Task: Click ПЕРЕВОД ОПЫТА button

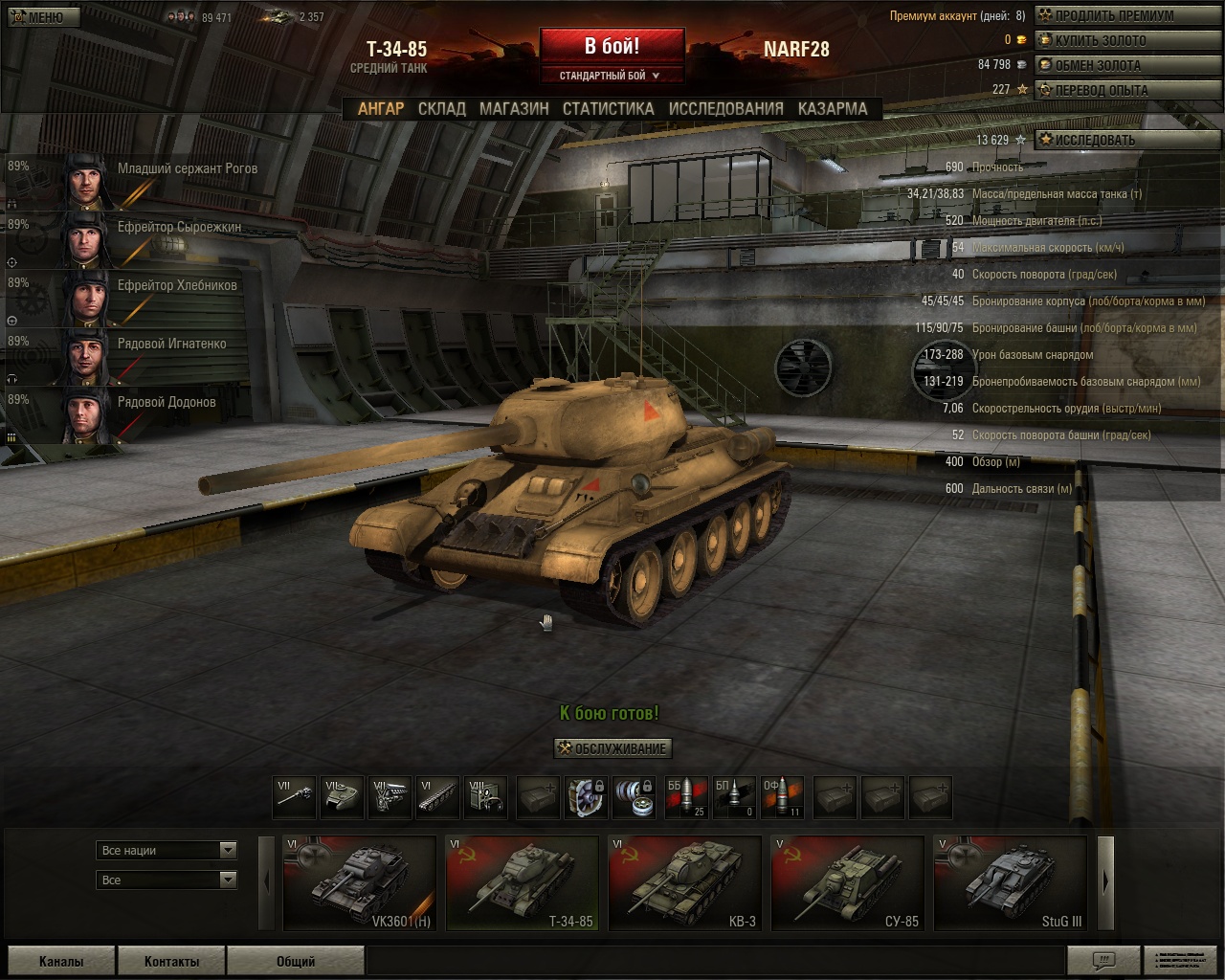Action: [1101, 90]
